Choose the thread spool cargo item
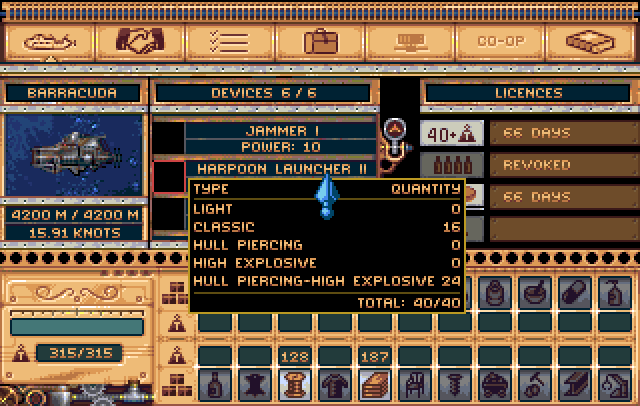This screenshot has width=640, height=406. tap(295, 384)
